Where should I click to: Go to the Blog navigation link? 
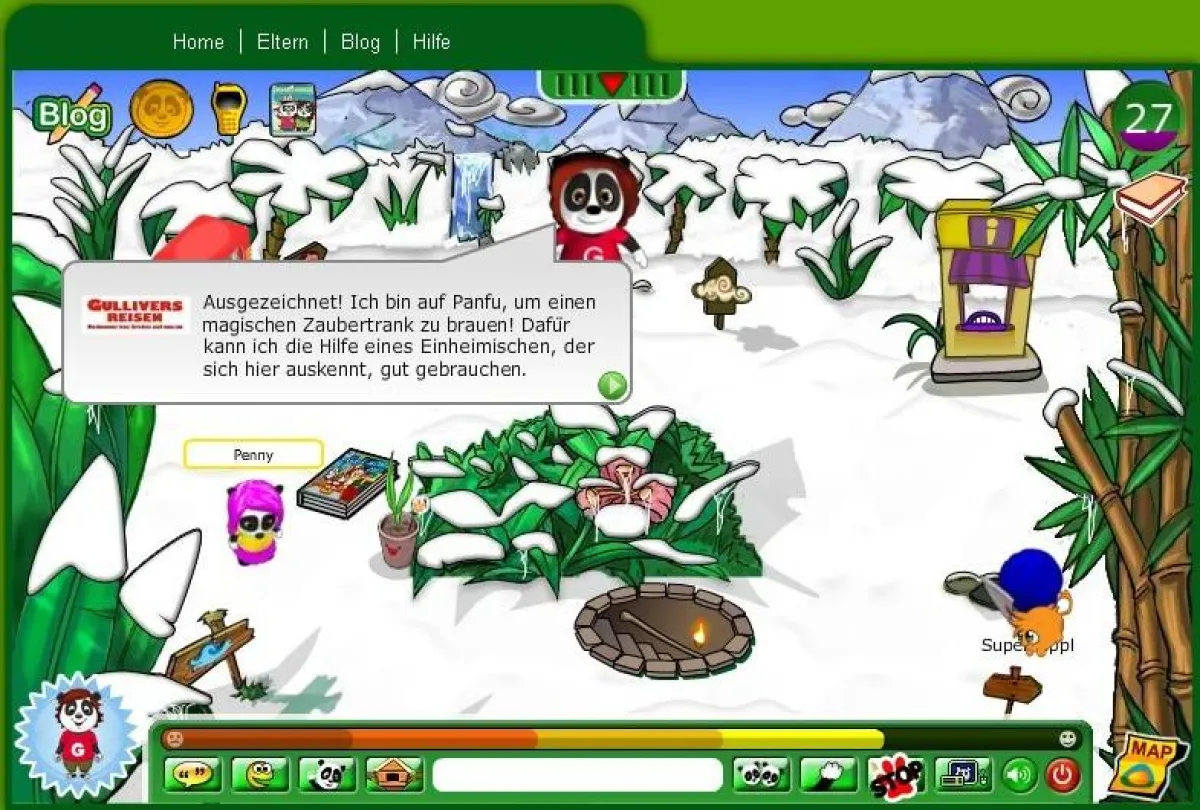point(360,42)
